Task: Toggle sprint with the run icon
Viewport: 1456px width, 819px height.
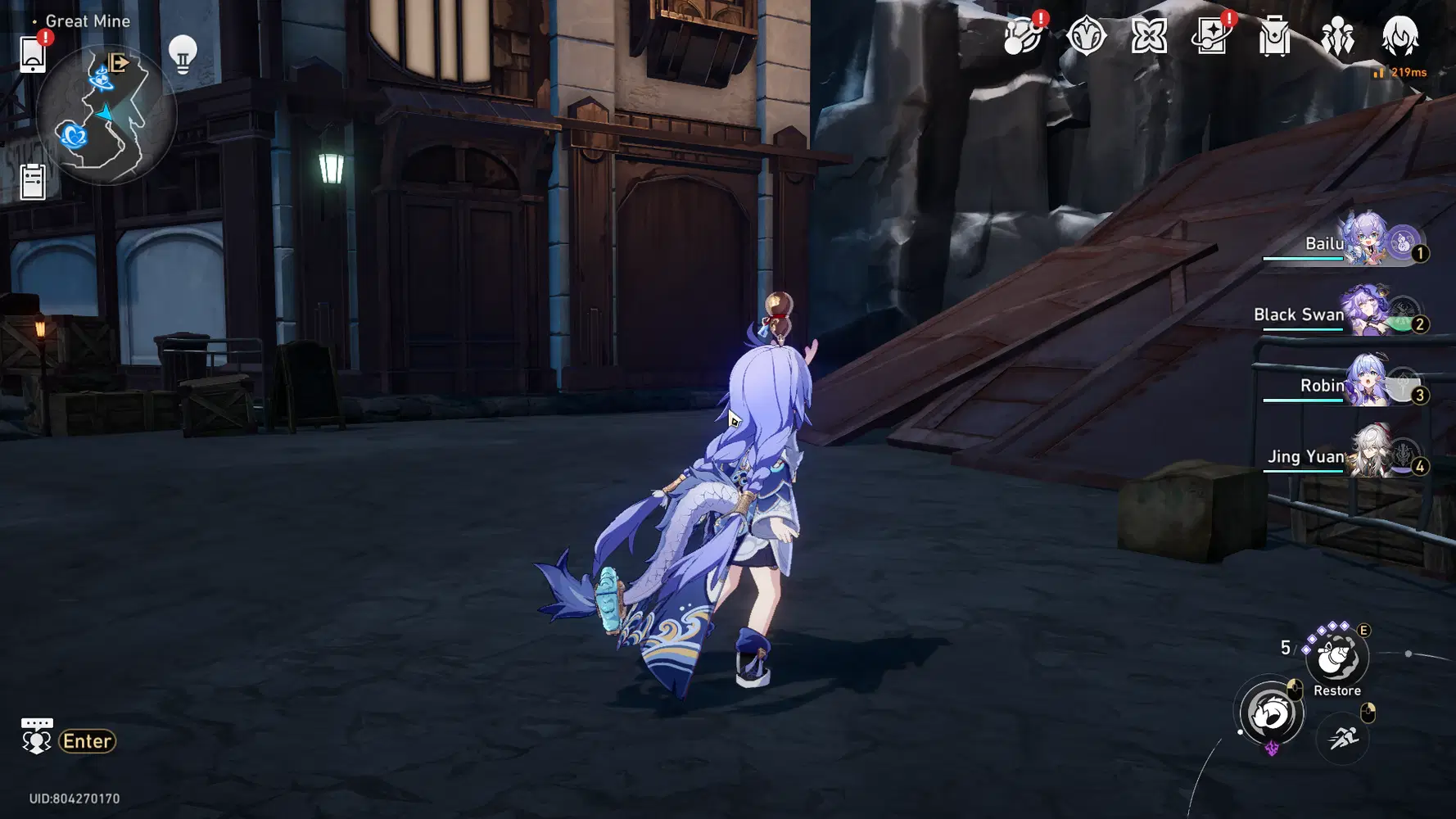Action: (x=1341, y=738)
